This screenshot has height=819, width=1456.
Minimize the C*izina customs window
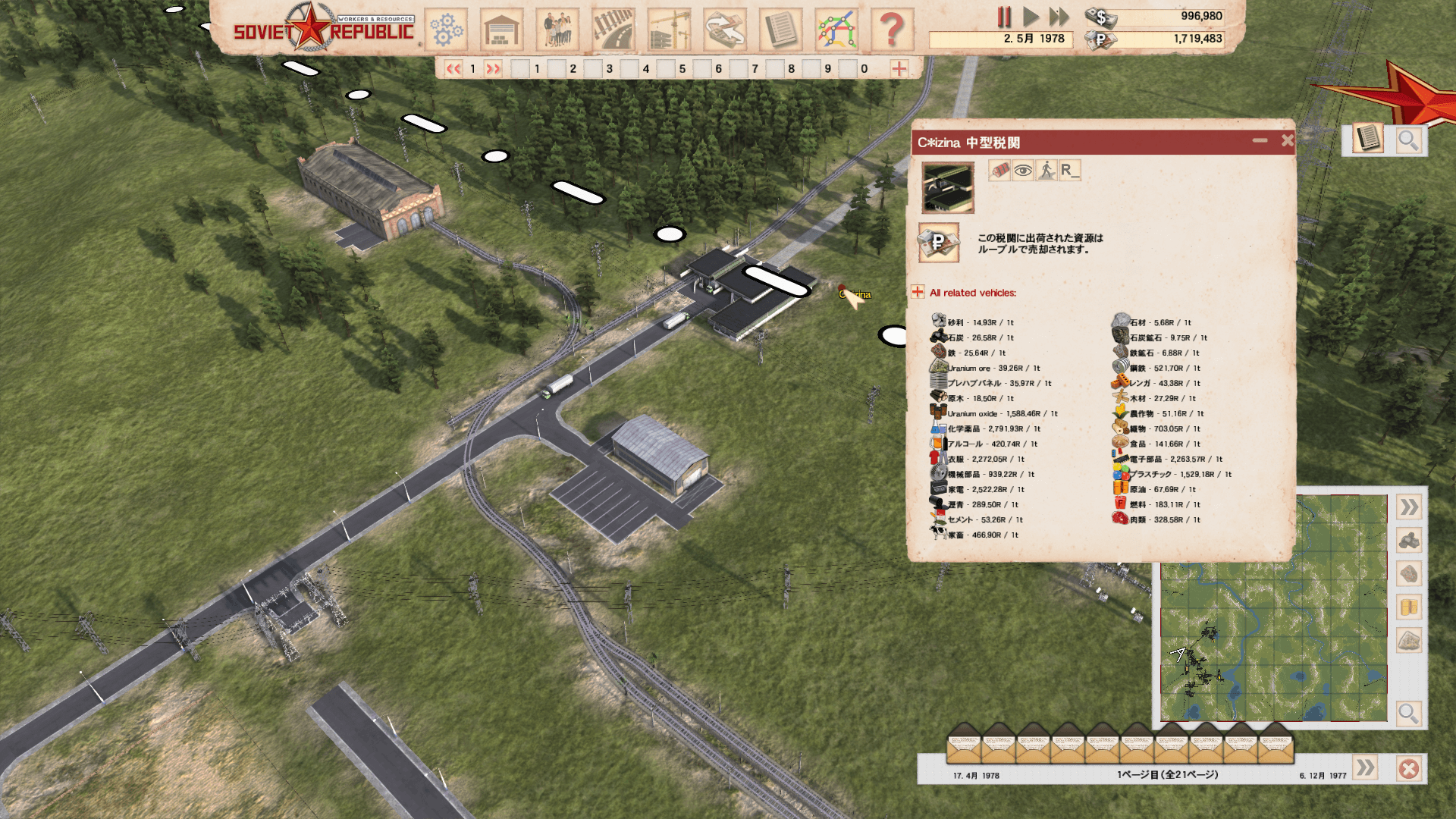click(1260, 140)
